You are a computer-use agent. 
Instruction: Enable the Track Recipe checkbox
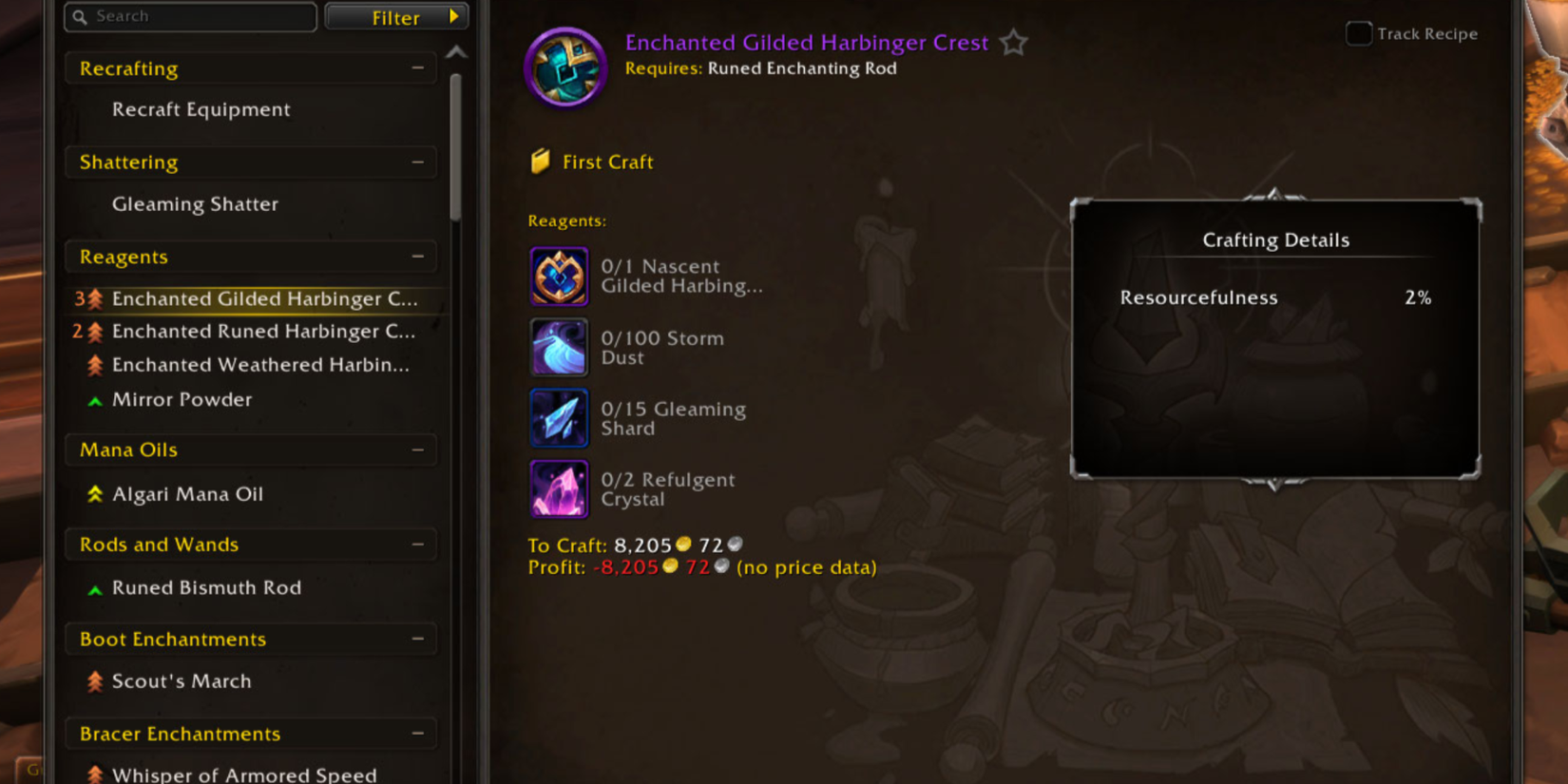click(1358, 33)
